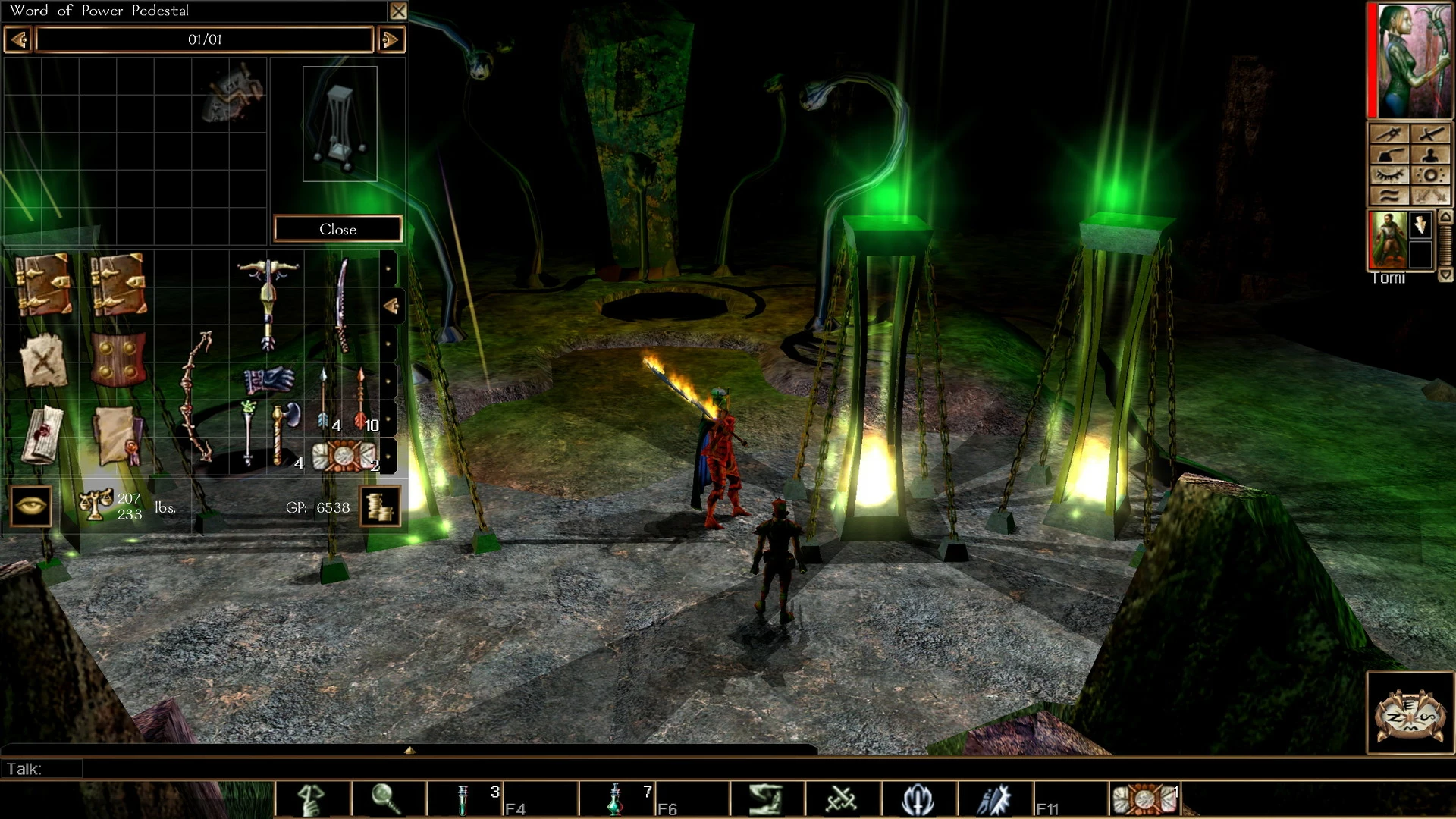Click the gold coins stack button
Image resolution: width=1456 pixels, height=819 pixels.
379,506
